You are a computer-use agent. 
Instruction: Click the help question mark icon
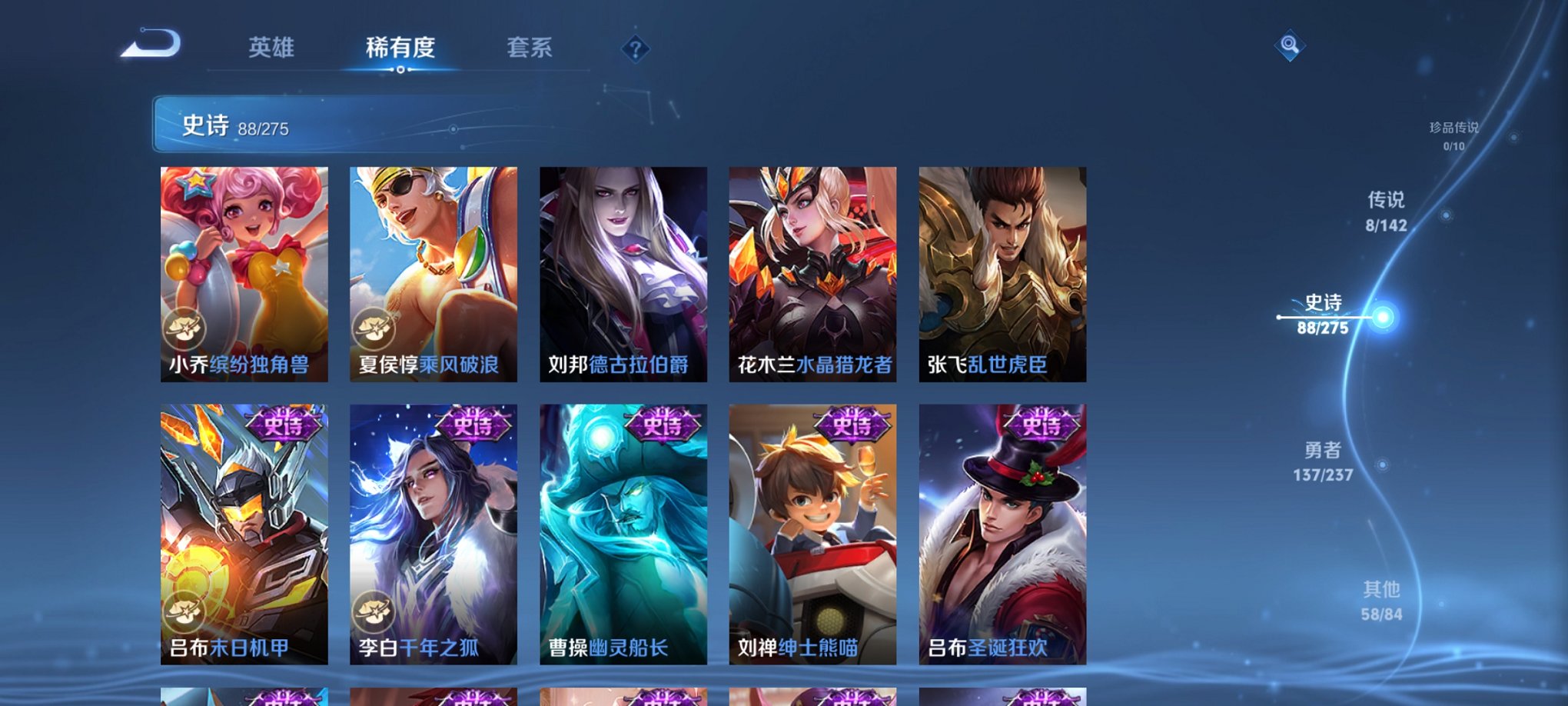[x=635, y=49]
